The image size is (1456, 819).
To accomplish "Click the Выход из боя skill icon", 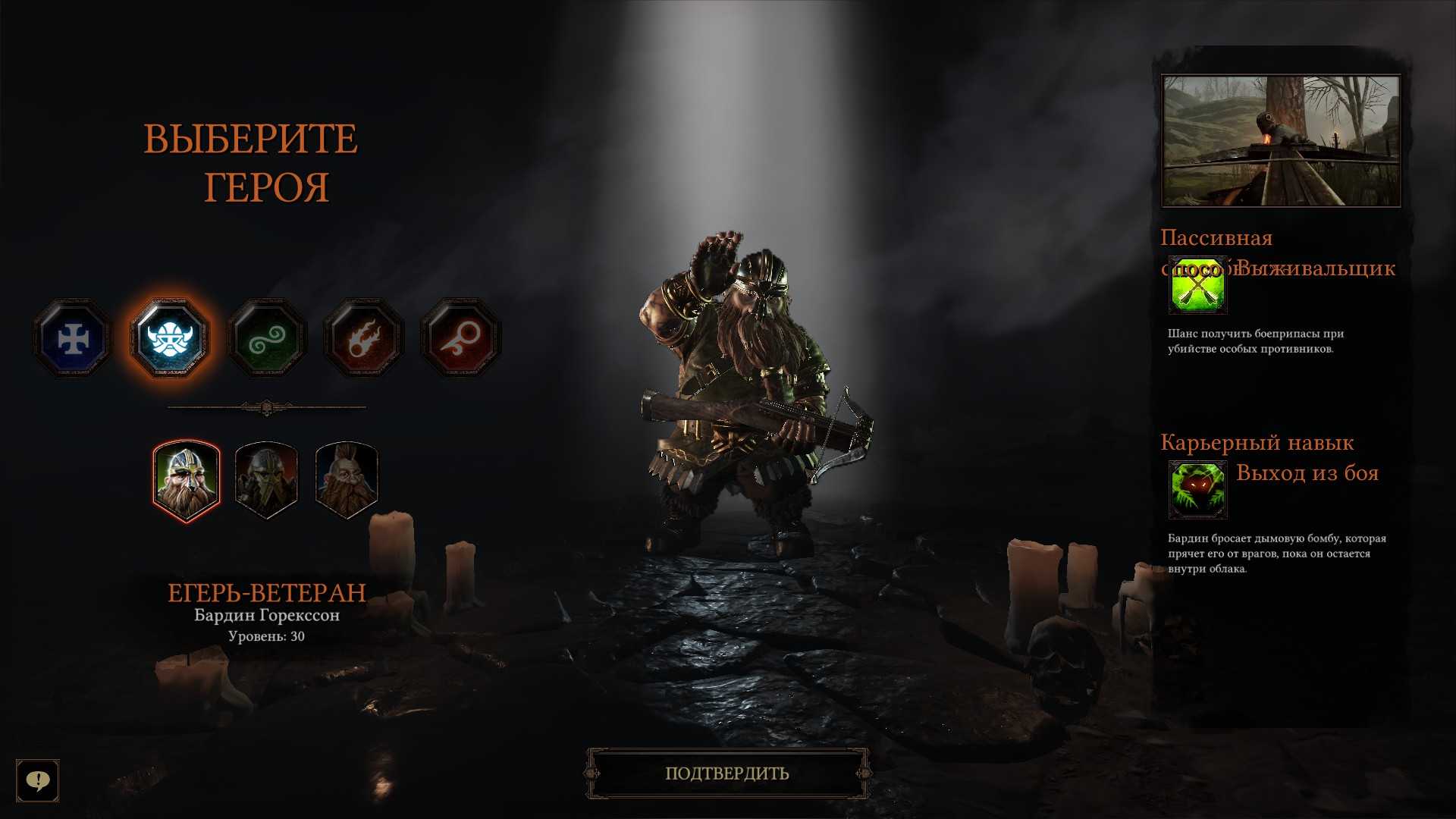I will [1197, 490].
